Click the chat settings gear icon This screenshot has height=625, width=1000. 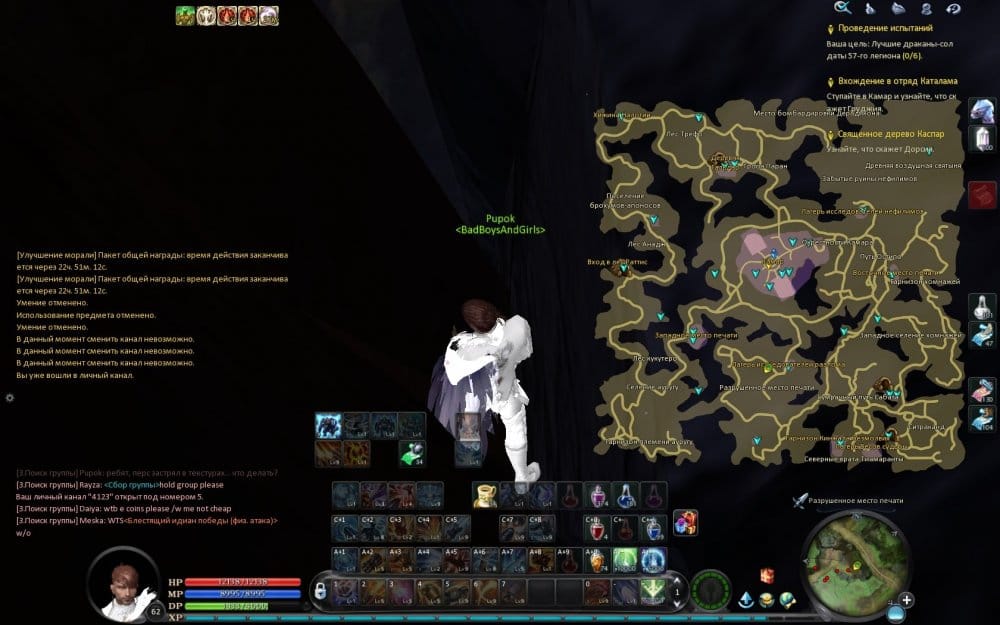tap(10, 397)
